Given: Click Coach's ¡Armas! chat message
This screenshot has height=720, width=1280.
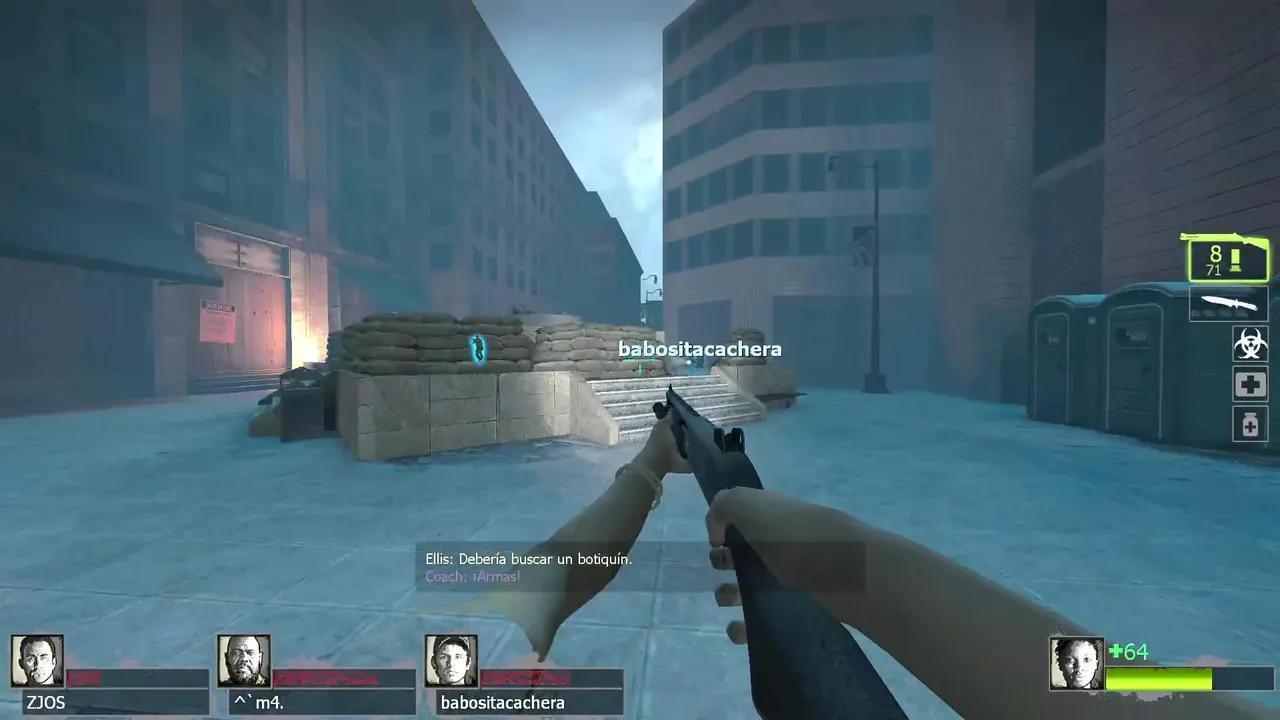Looking at the screenshot, I should (470, 577).
